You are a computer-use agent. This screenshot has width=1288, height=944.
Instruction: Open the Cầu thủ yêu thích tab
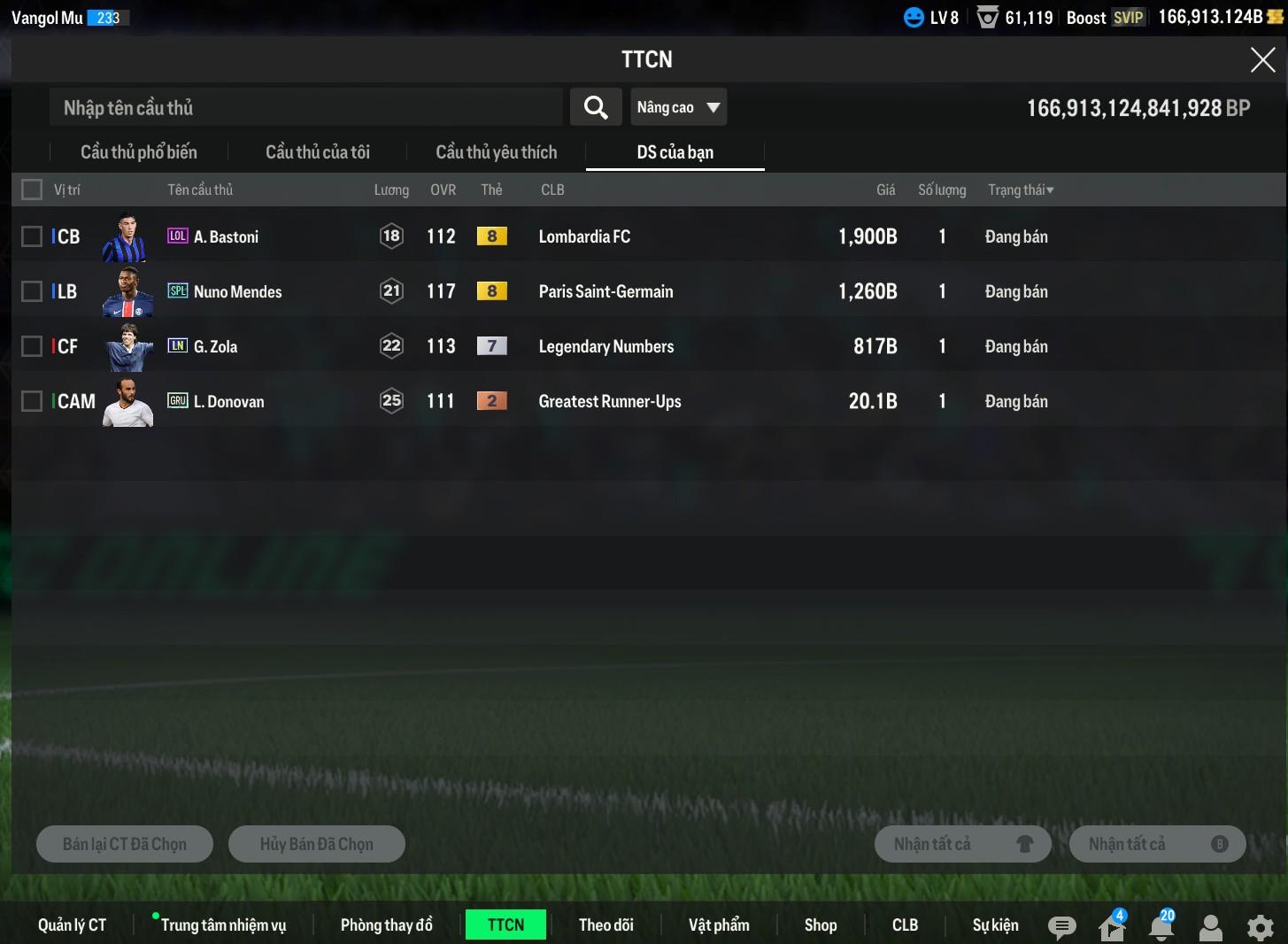(497, 152)
